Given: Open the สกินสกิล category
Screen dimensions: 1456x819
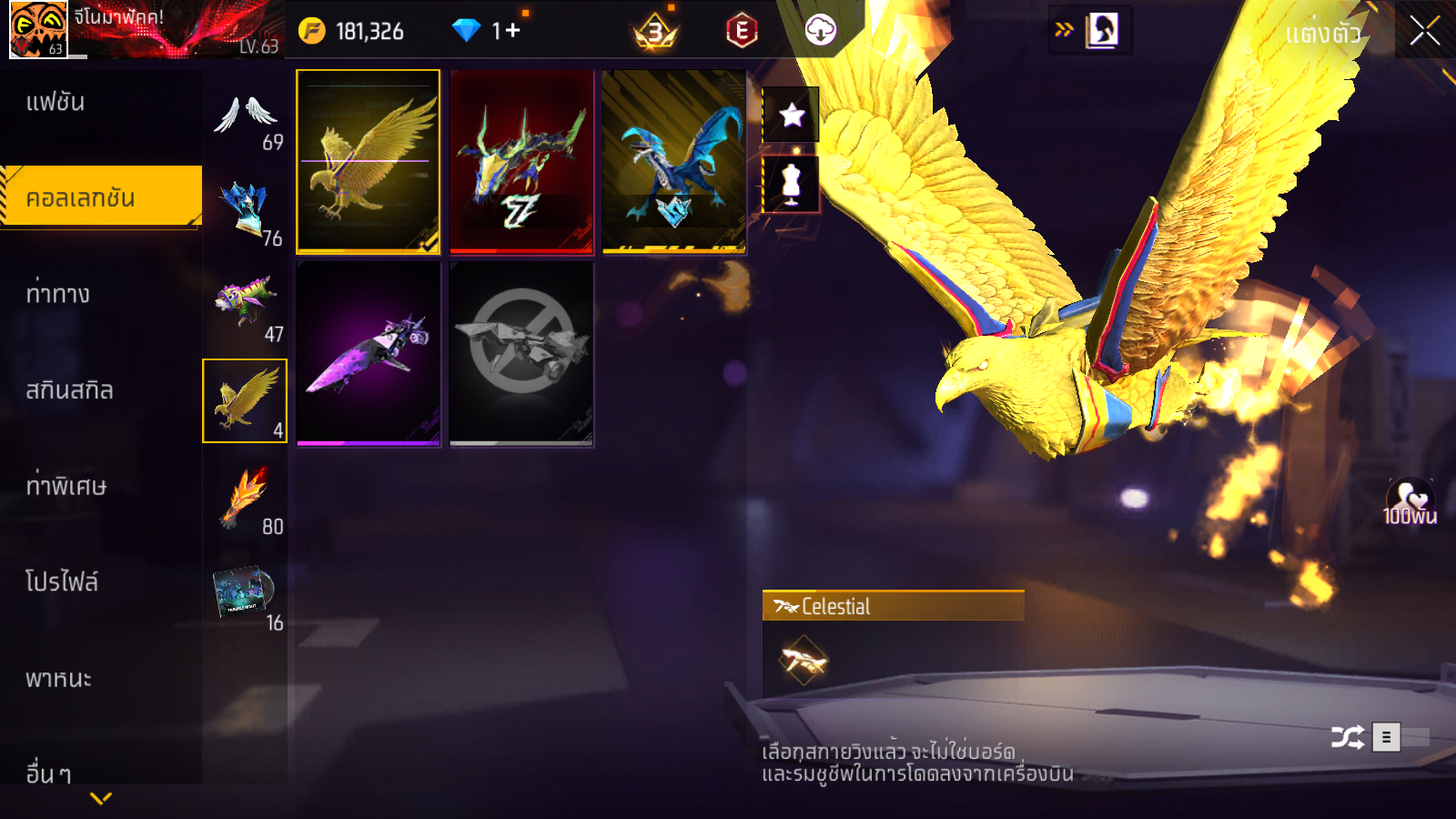Looking at the screenshot, I should (x=69, y=390).
